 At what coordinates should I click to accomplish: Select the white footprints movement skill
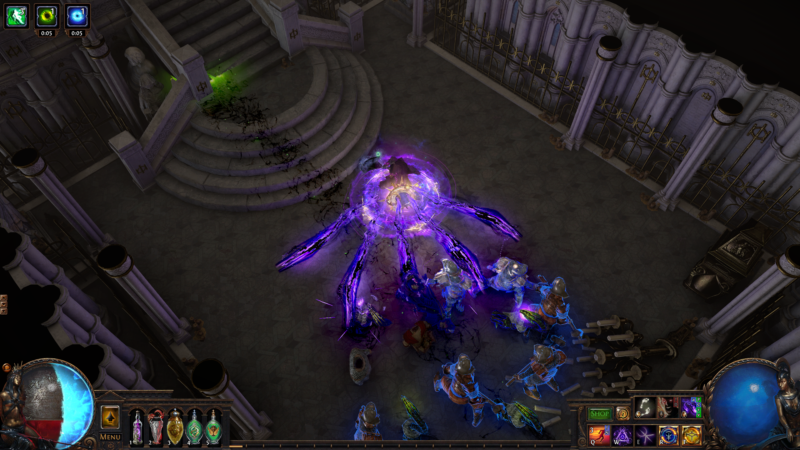click(x=645, y=408)
